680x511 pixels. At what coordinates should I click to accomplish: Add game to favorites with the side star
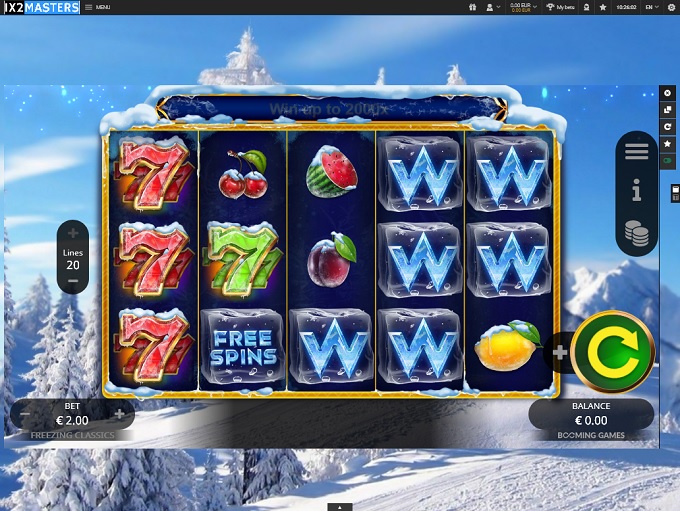click(x=668, y=144)
